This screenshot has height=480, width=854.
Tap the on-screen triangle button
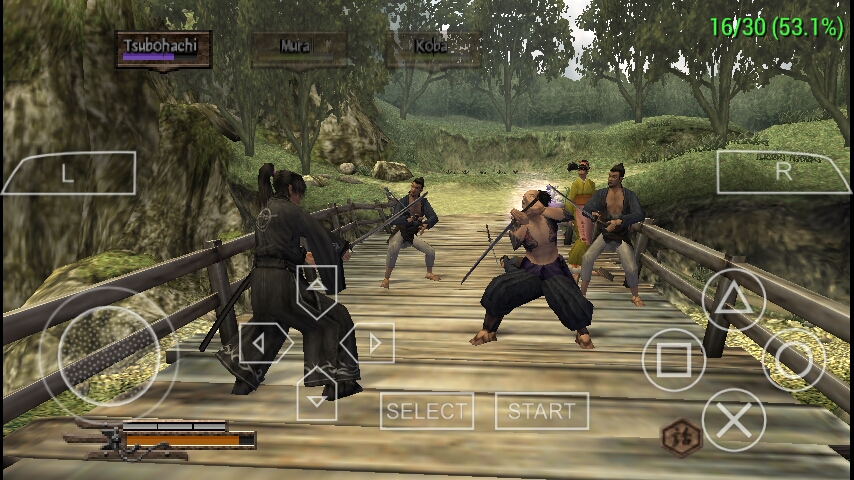[x=733, y=299]
